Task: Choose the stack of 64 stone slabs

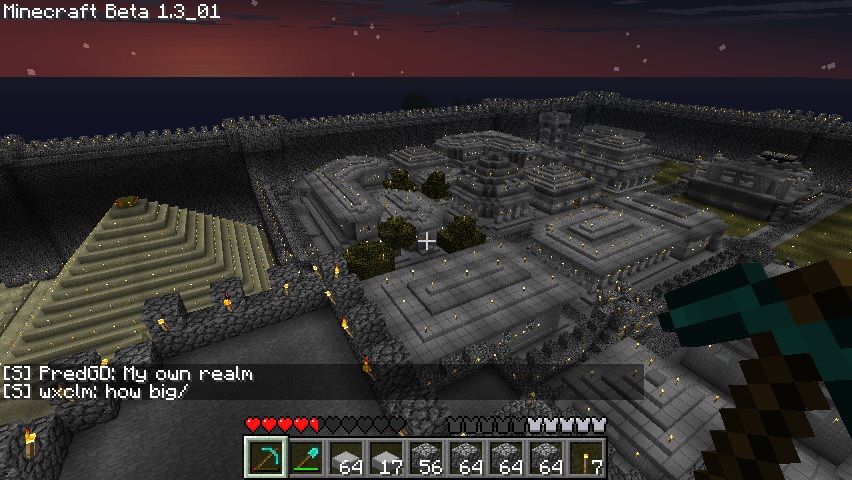Action: (345, 456)
